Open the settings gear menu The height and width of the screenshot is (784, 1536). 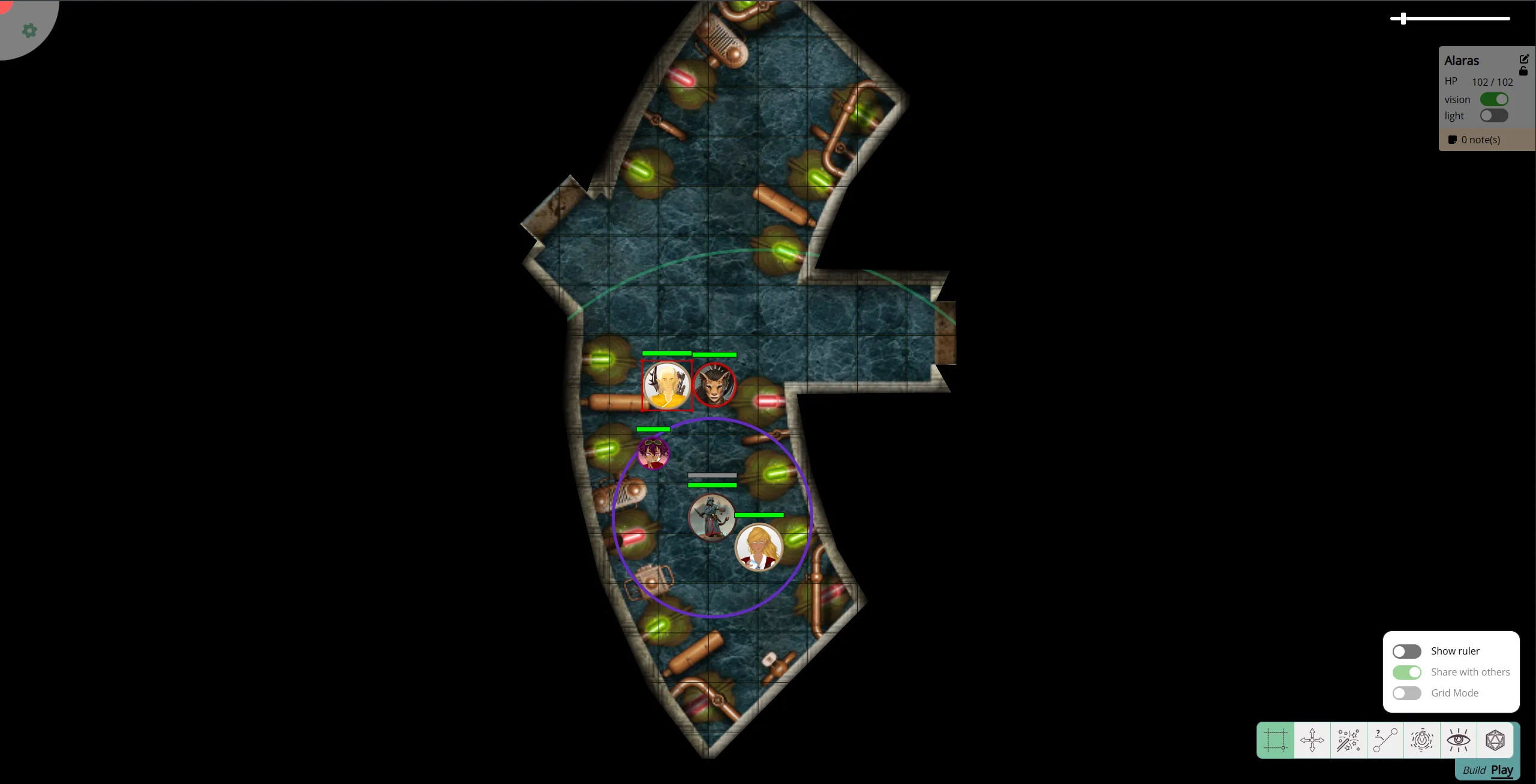point(29,31)
